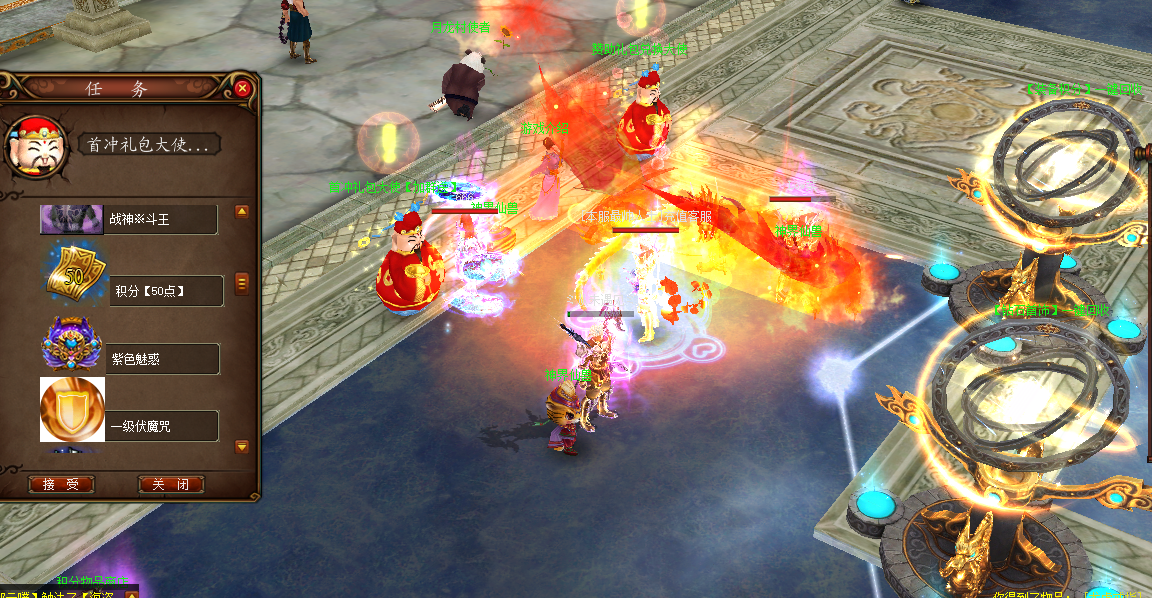Click the 首冲礼包大使 NPC portrait
This screenshot has width=1152, height=598.
[36, 147]
